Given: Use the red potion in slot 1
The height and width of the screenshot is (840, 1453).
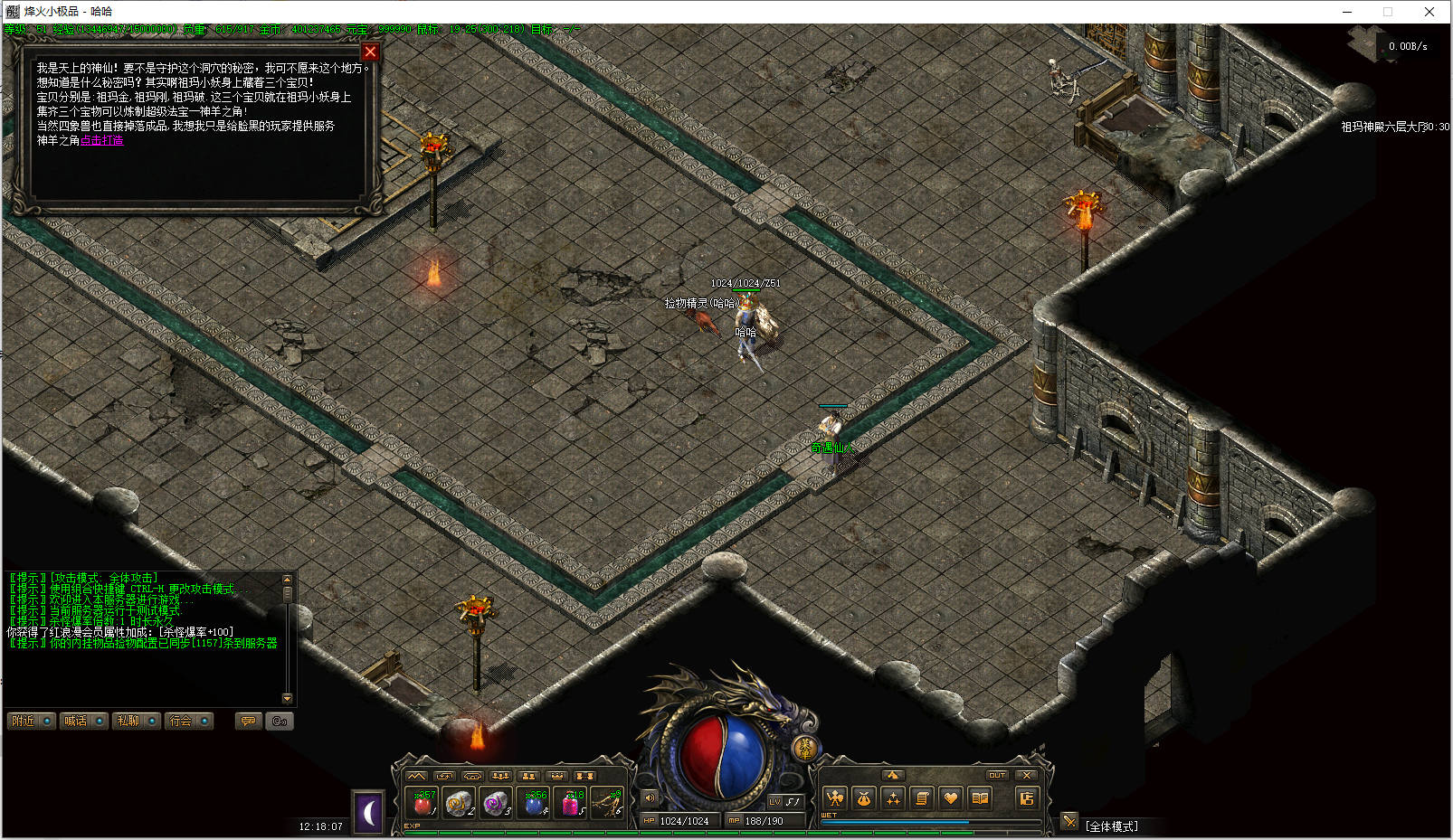Looking at the screenshot, I should tap(423, 803).
